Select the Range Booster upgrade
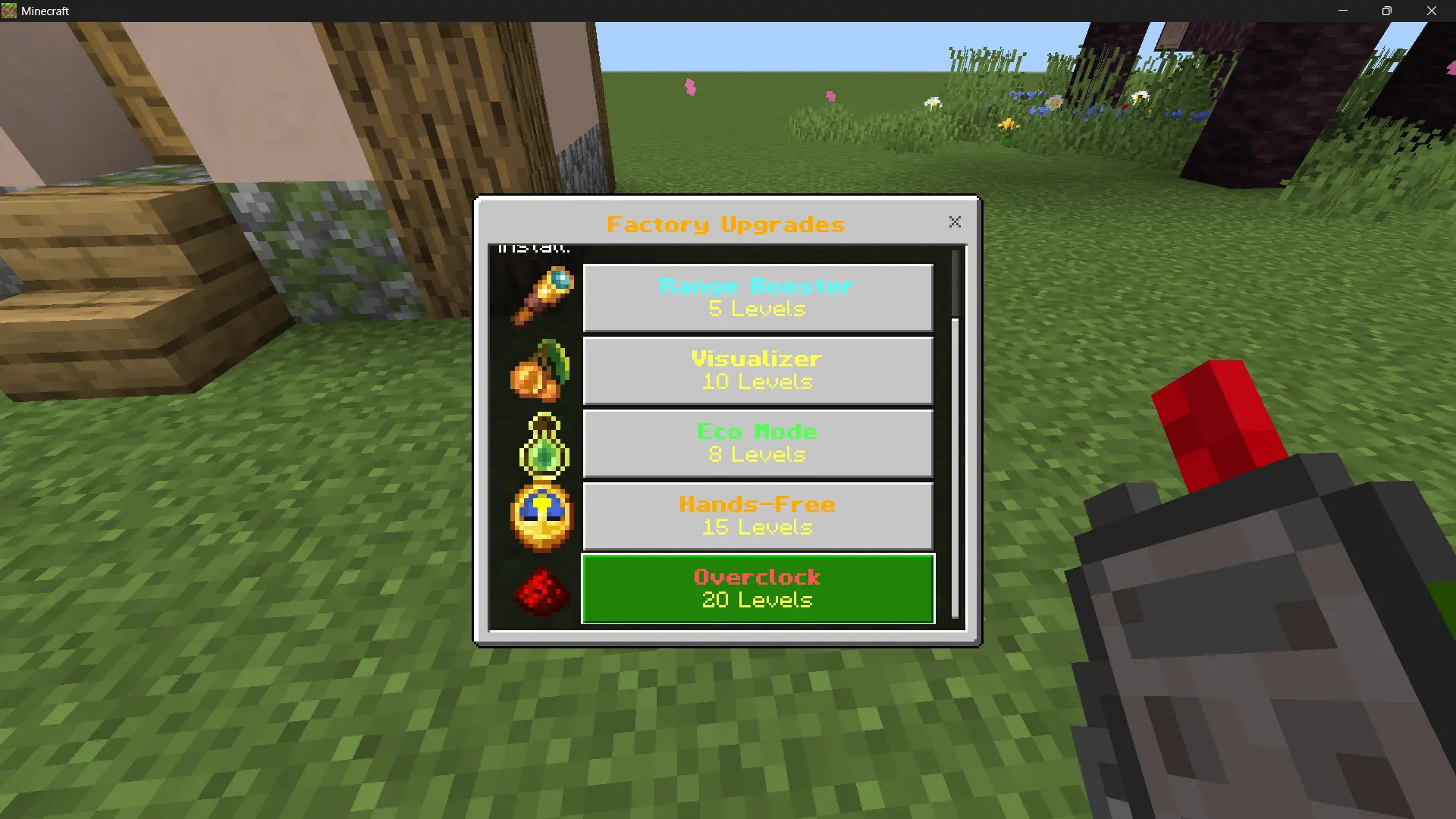 point(758,297)
